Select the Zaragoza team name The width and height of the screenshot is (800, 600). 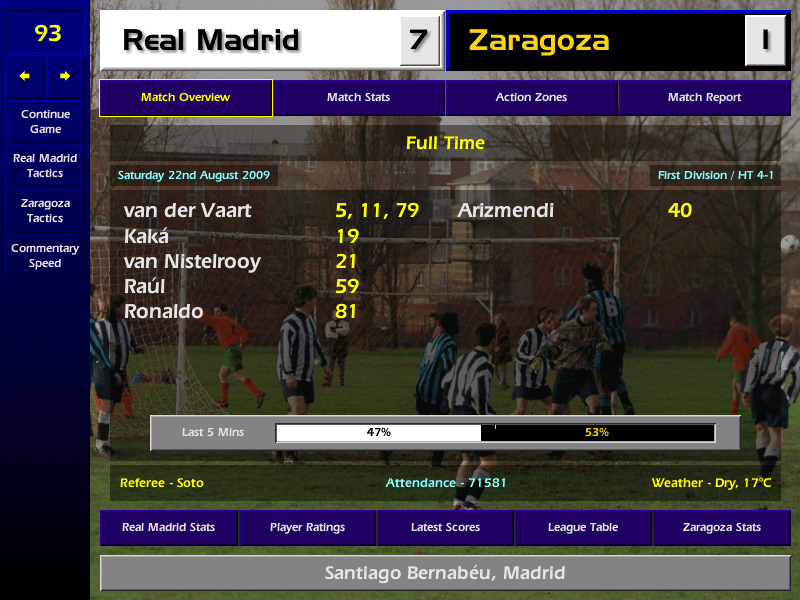click(538, 41)
